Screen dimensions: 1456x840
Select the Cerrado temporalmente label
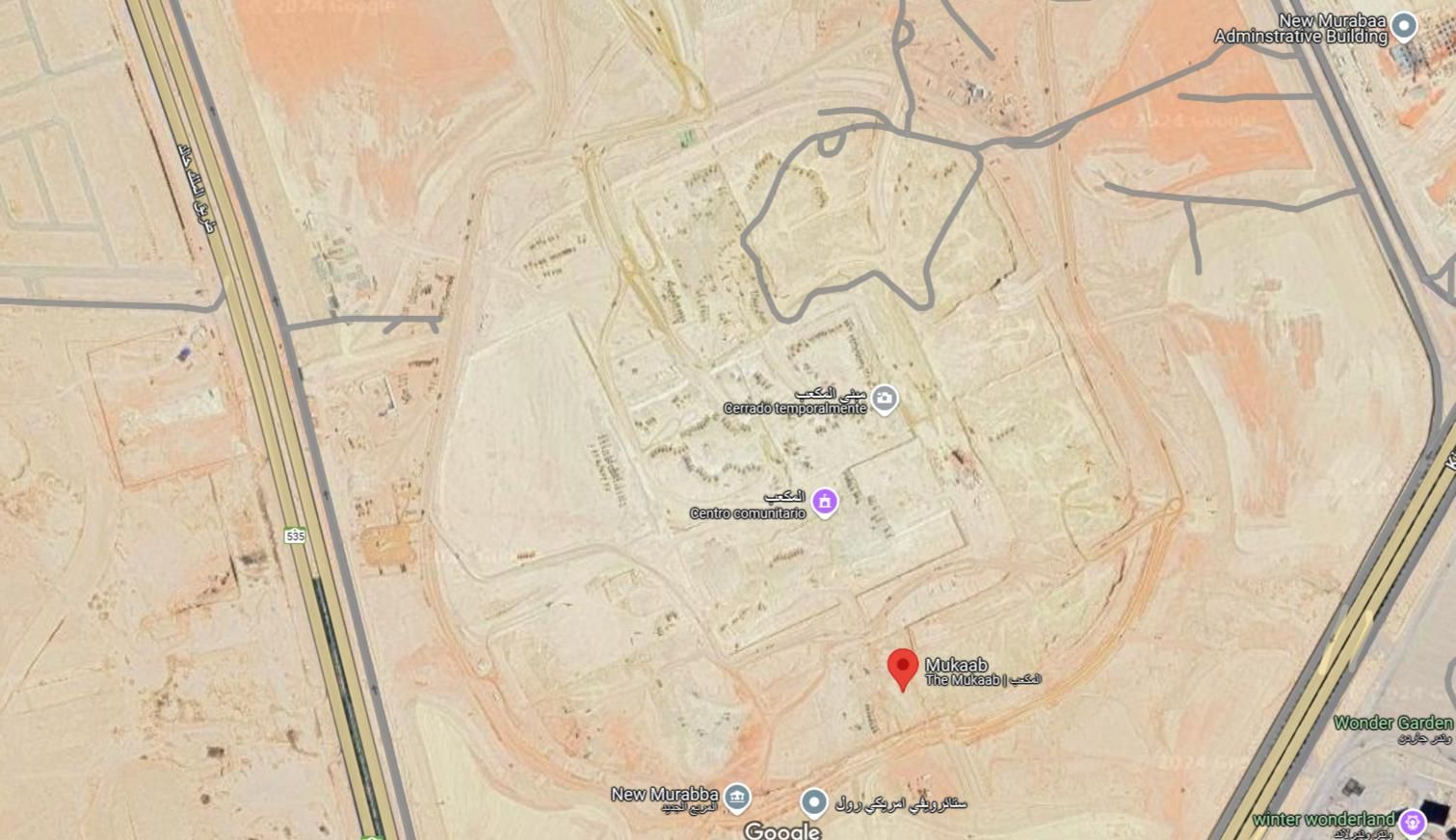click(x=796, y=408)
